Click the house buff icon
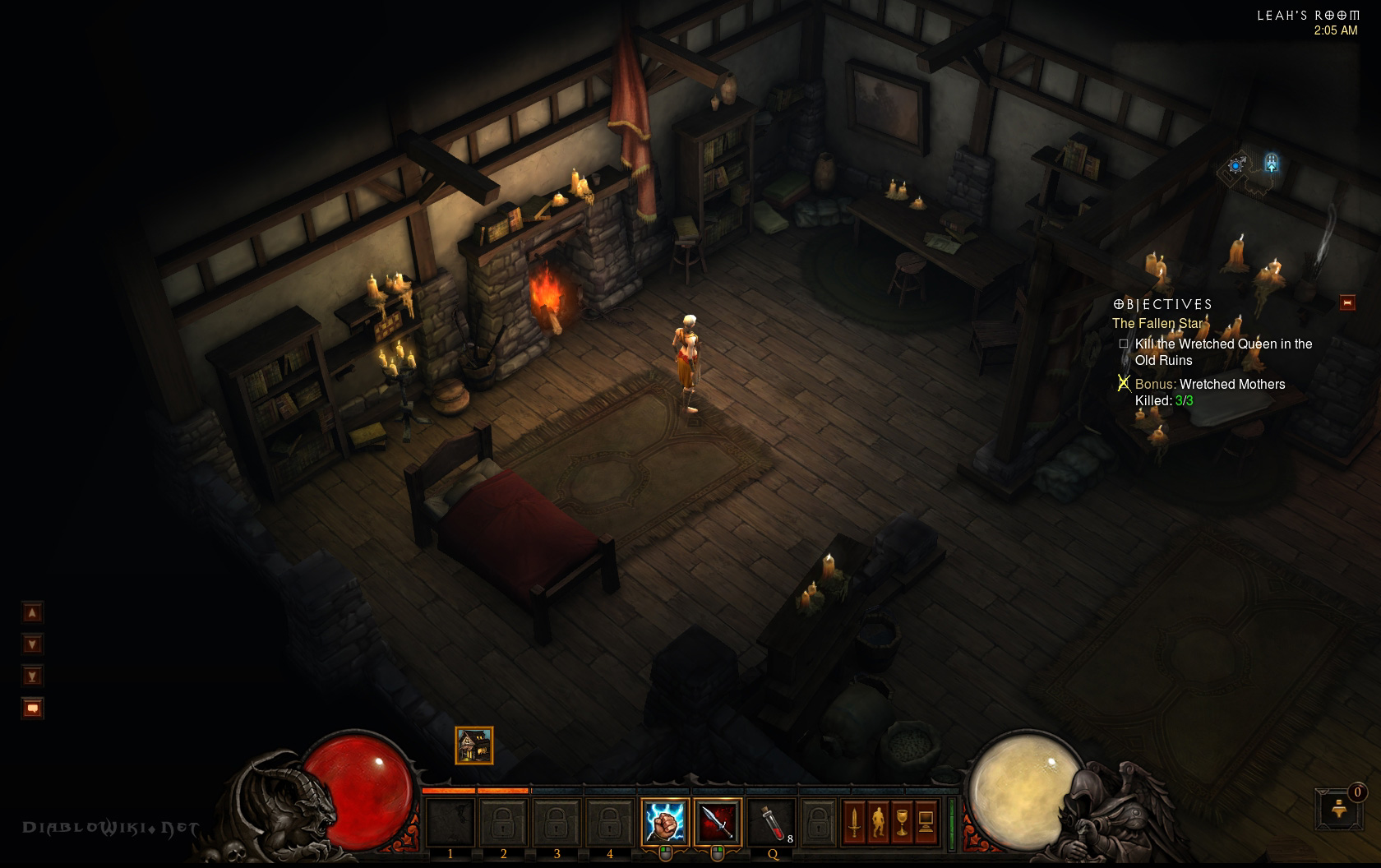 point(474,746)
